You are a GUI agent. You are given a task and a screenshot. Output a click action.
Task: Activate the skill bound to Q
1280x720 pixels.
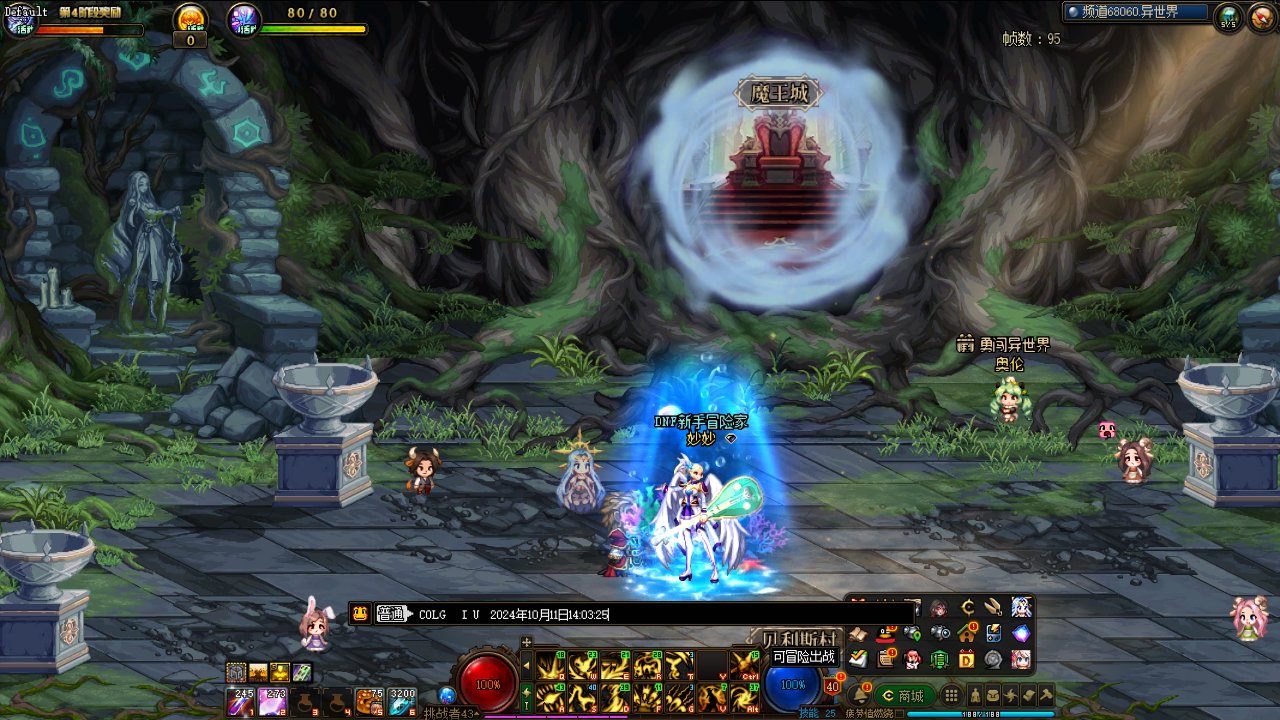point(548,665)
